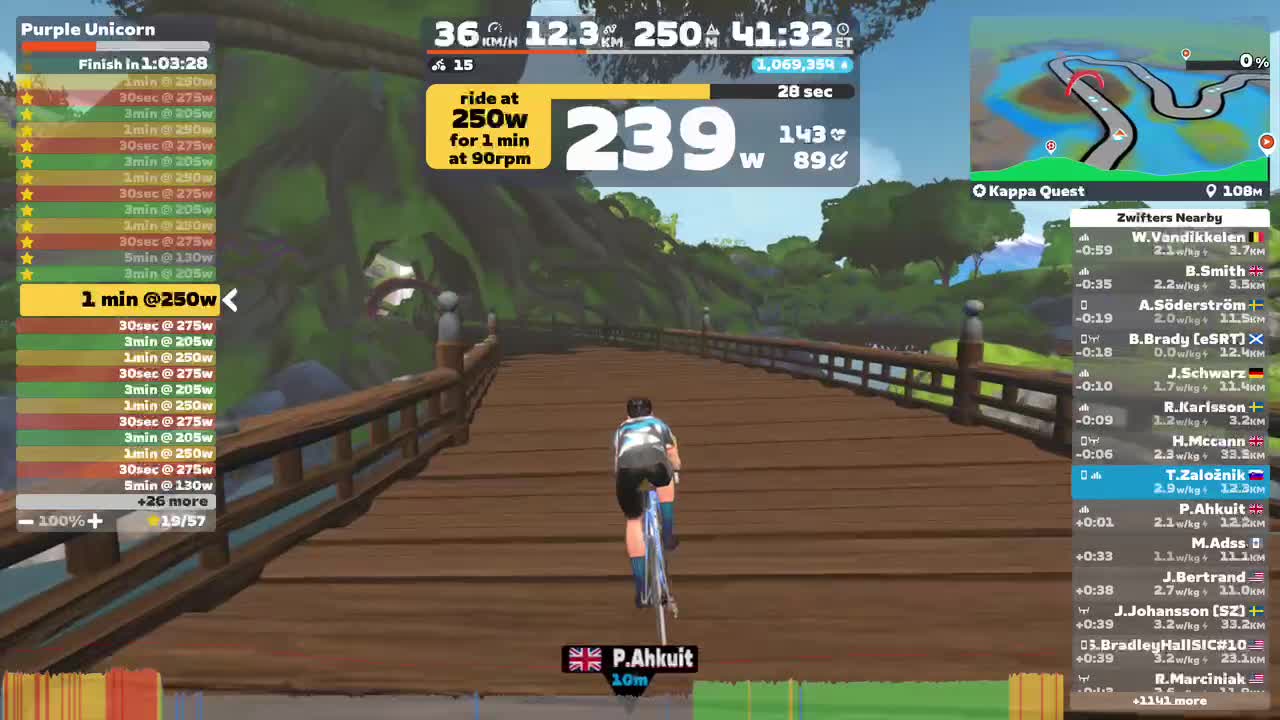Select the Zwifters Nearby panel header
The image size is (1280, 720).
pos(1169,218)
